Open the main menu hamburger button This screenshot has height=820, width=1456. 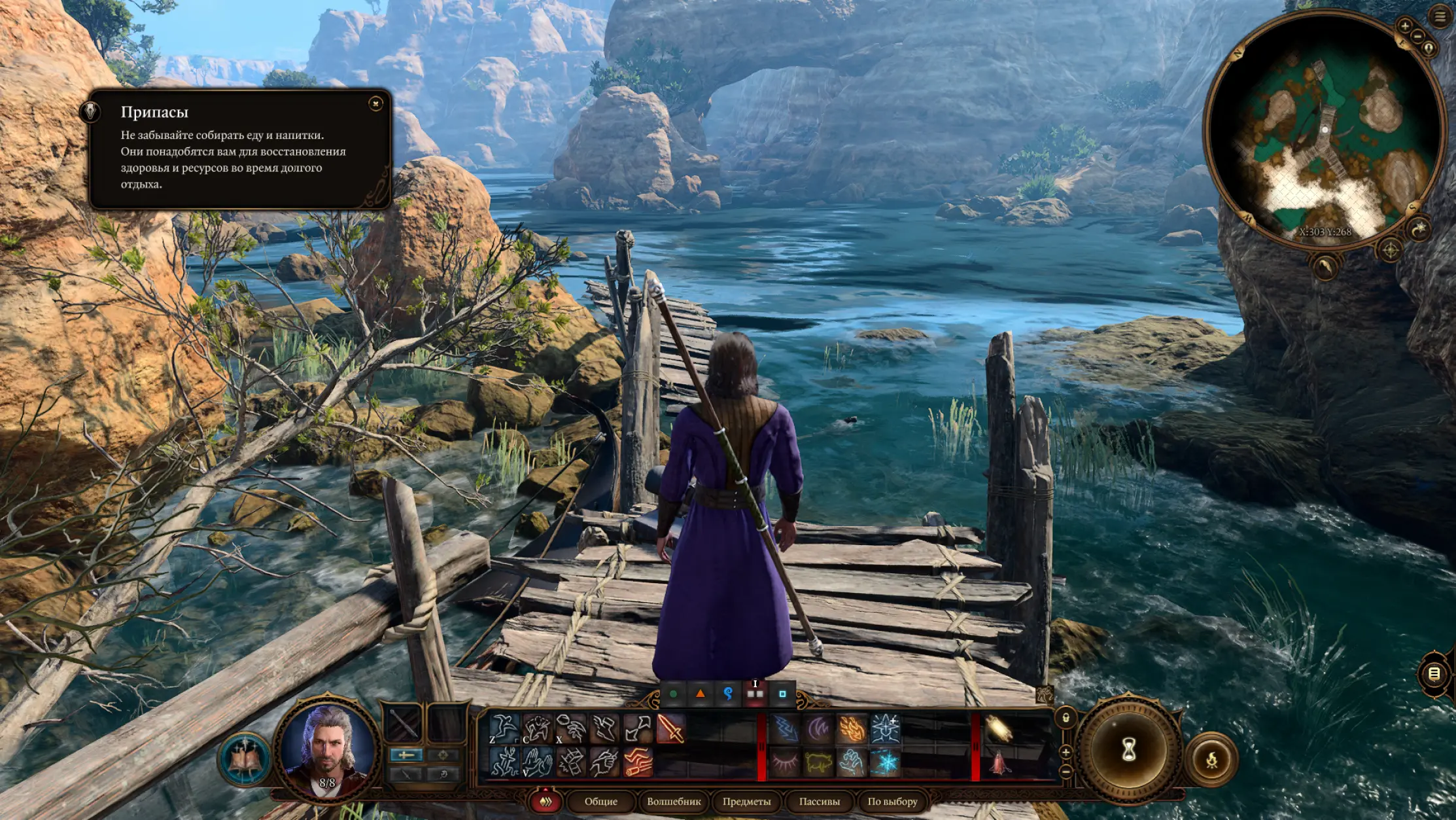click(1440, 17)
